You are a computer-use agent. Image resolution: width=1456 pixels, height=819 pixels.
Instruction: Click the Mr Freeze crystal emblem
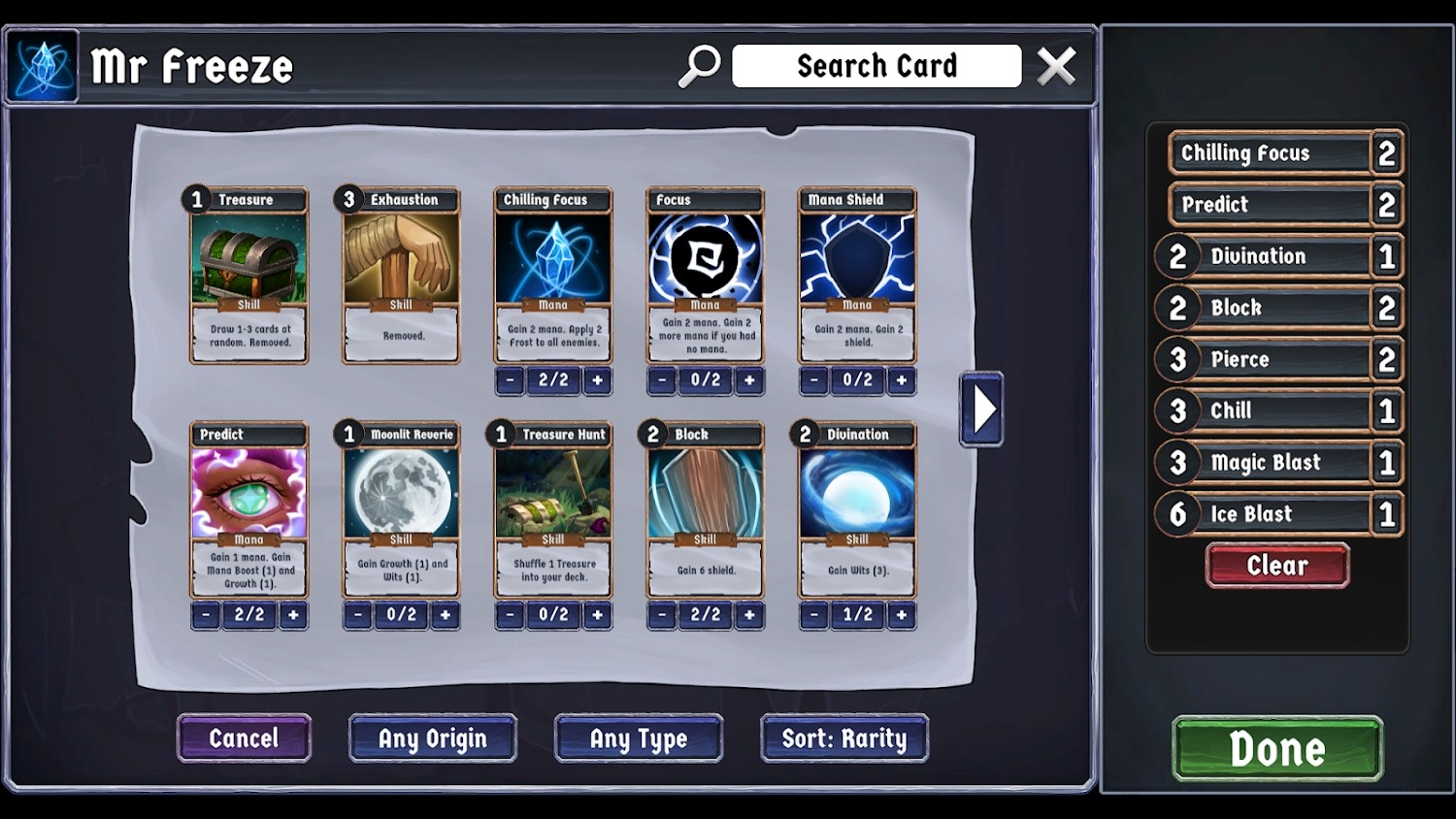click(x=41, y=65)
